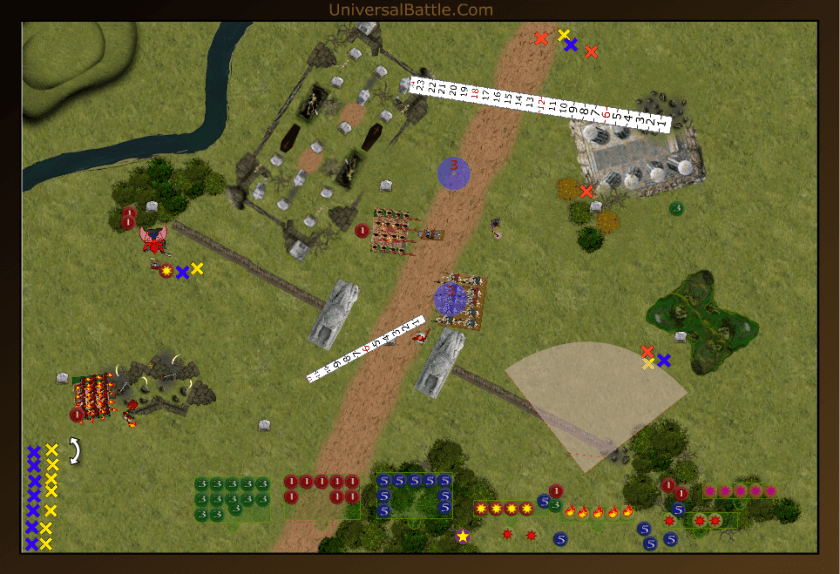Select the purple token with yellow star
The height and width of the screenshot is (574, 840).
pyautogui.click(x=463, y=537)
